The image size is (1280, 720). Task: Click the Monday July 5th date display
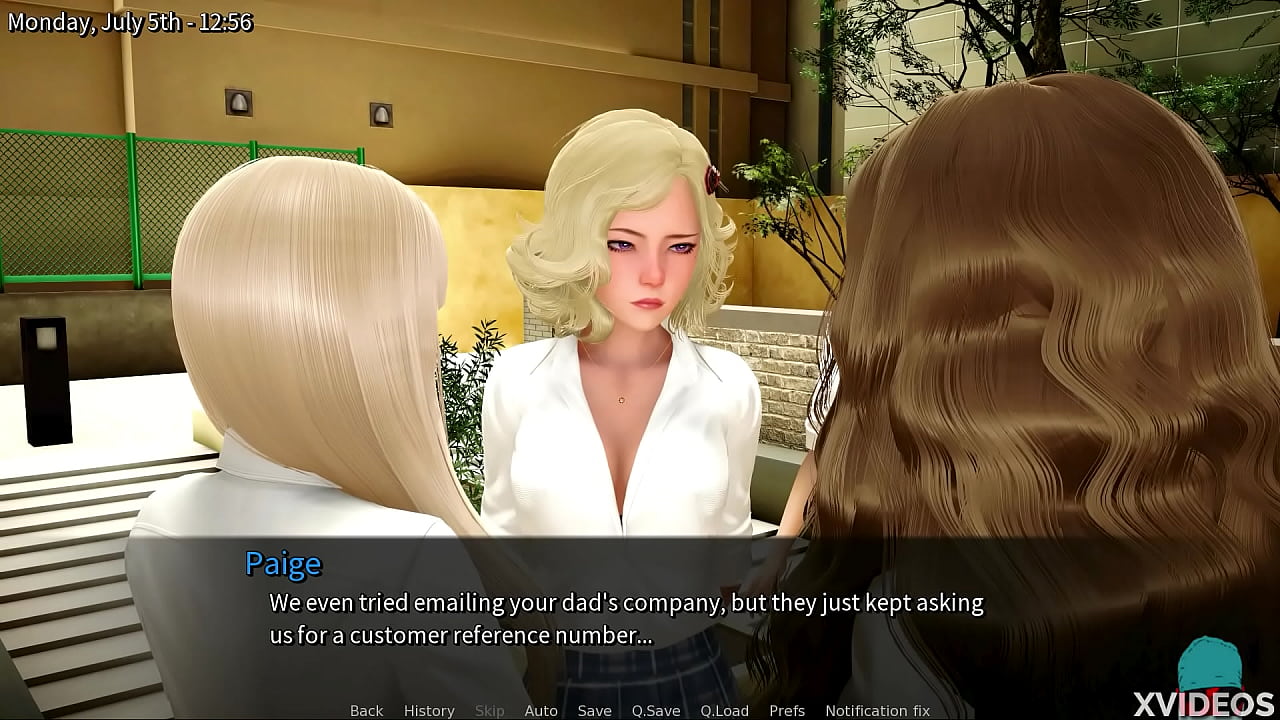point(129,21)
